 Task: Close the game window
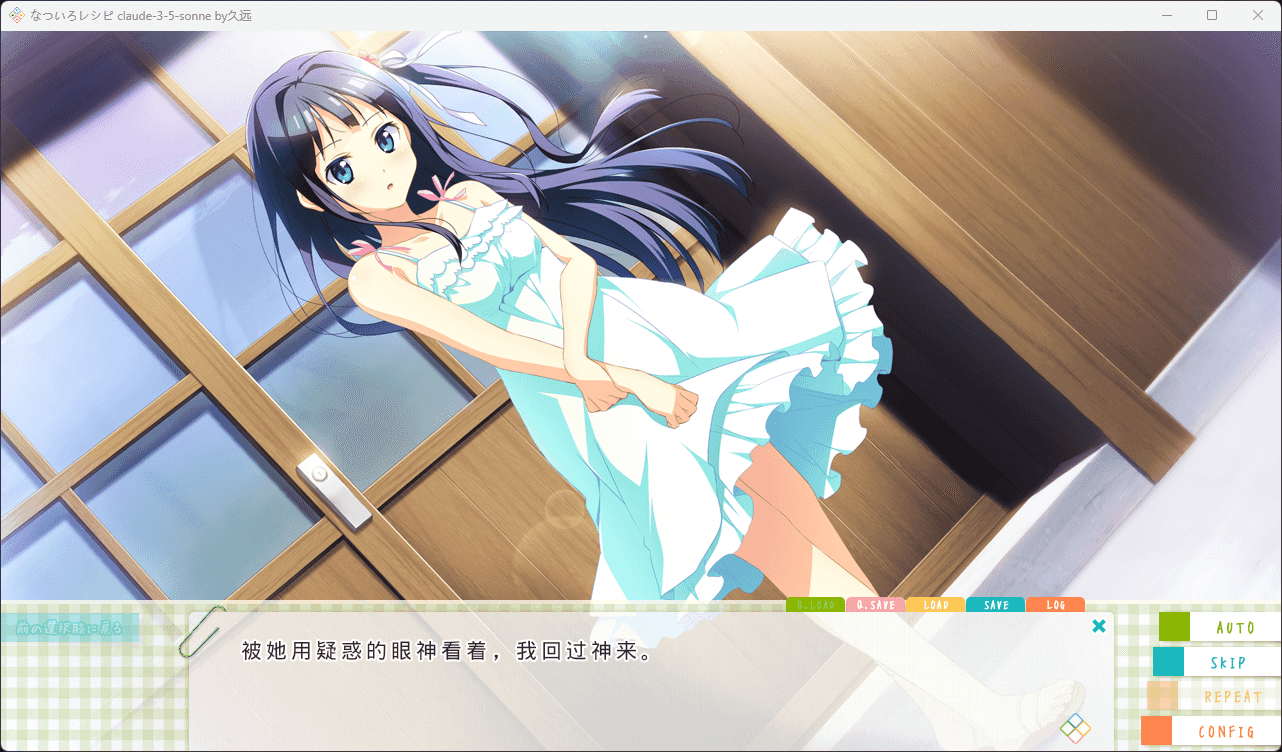point(1258,15)
